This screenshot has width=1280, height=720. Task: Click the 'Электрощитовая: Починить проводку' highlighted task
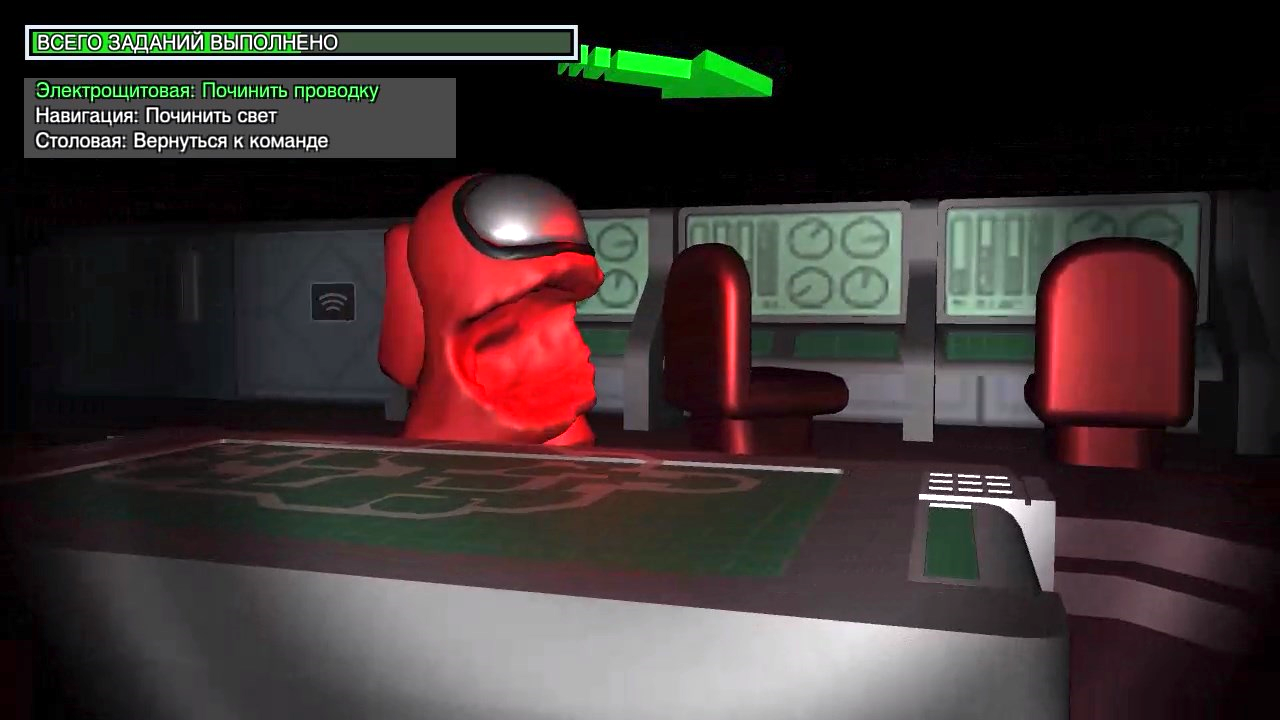coord(206,89)
